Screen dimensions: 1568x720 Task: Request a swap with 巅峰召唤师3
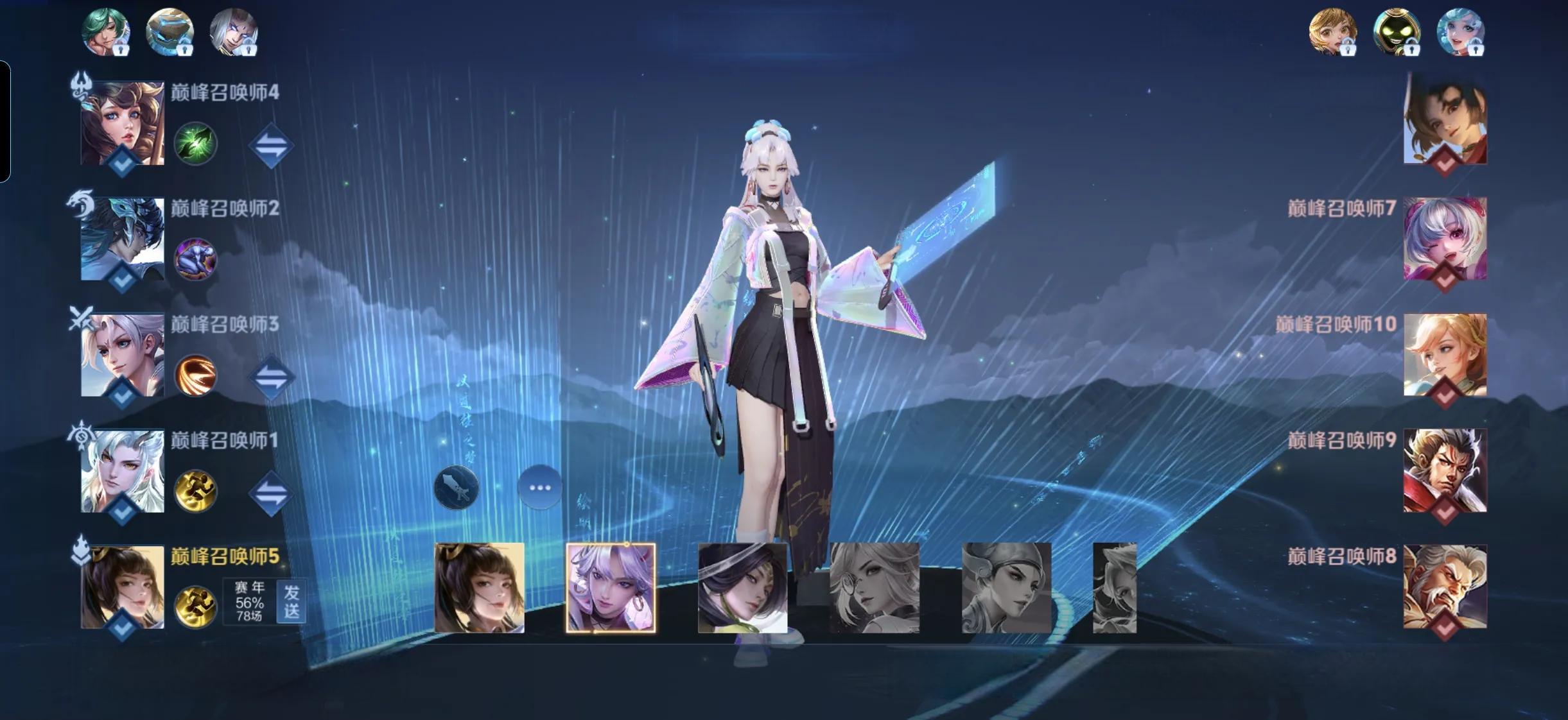(x=271, y=377)
